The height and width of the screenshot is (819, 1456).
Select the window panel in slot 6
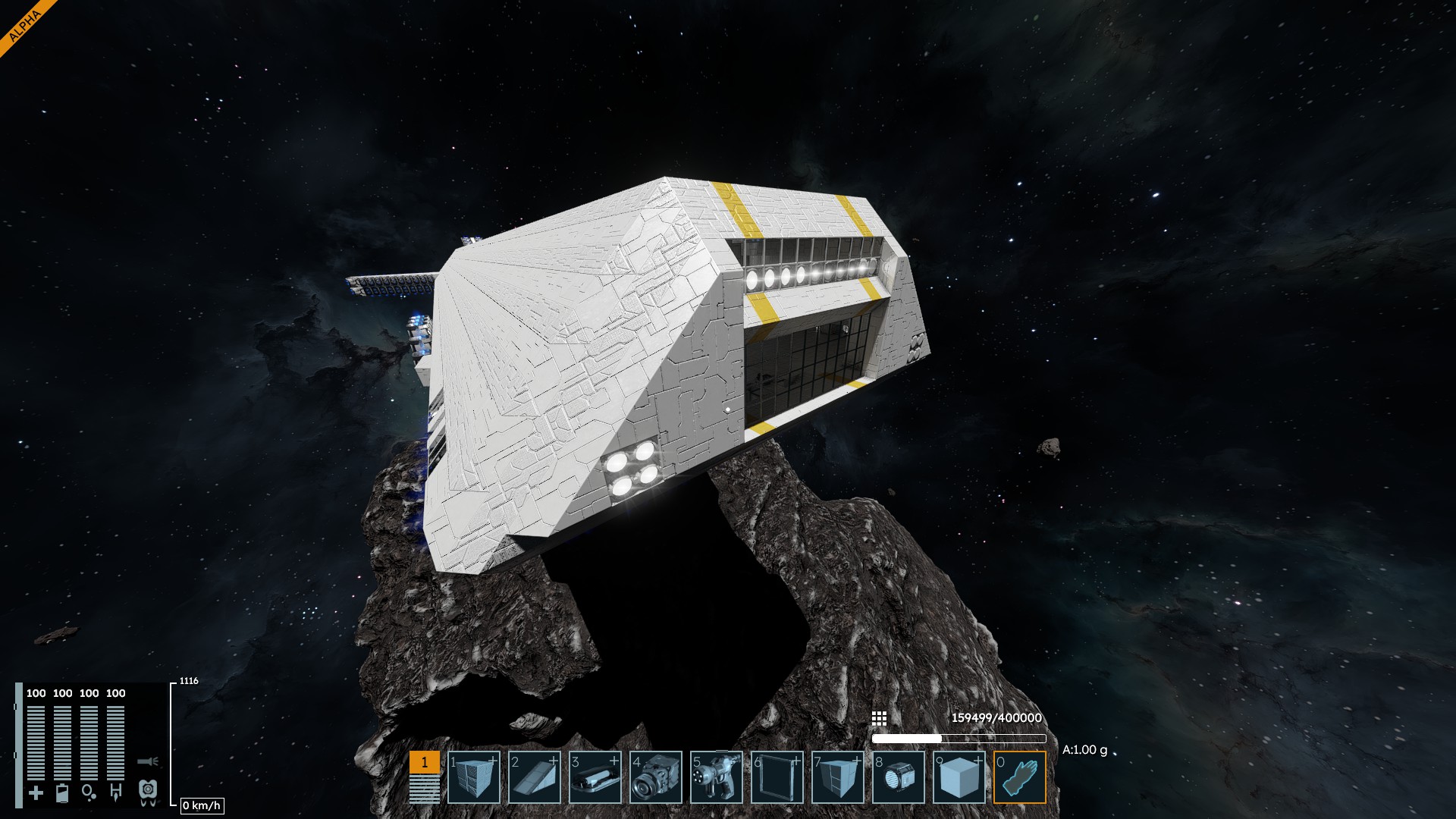[777, 777]
